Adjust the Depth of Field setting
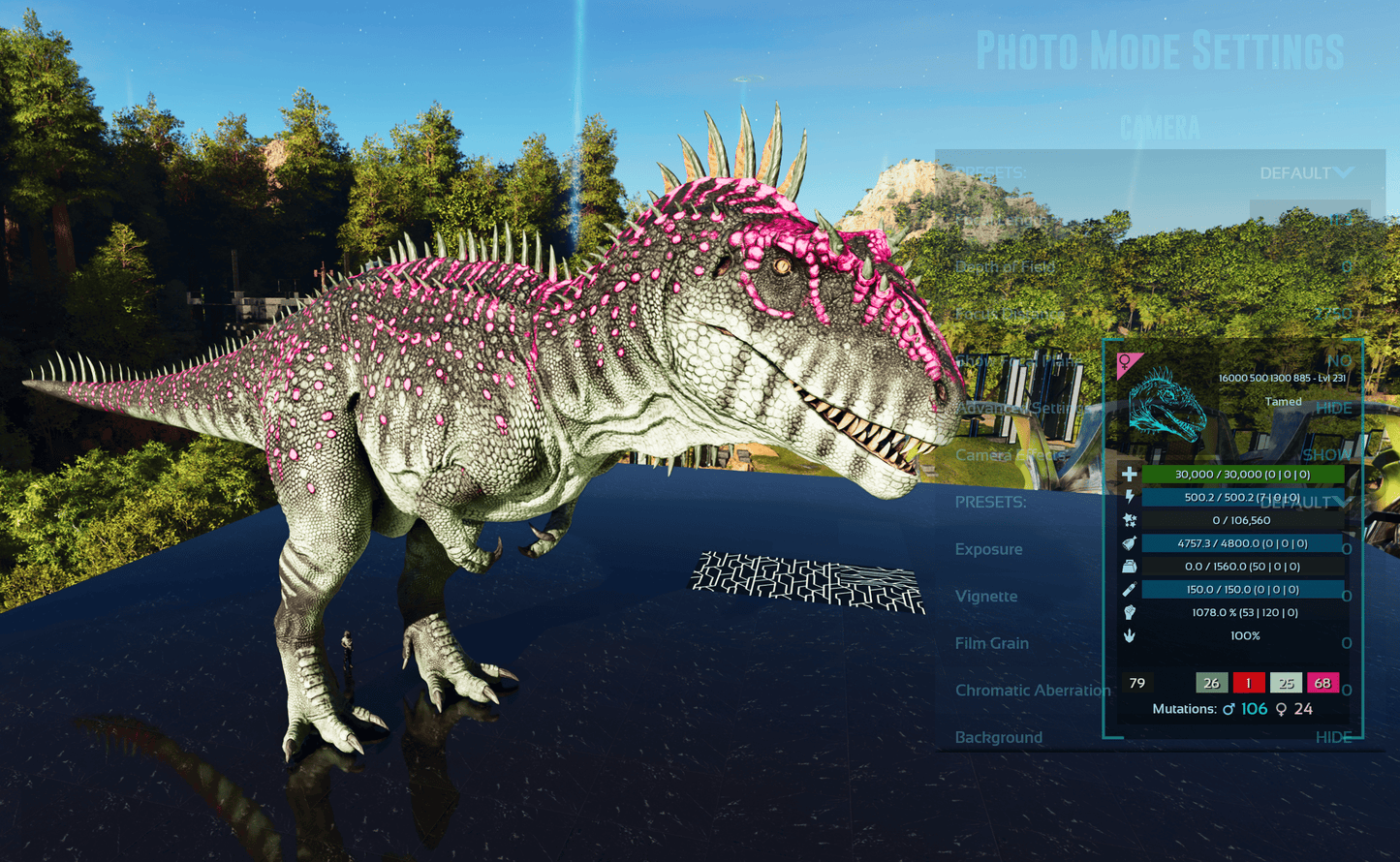This screenshot has width=1400, height=862. 1346,267
